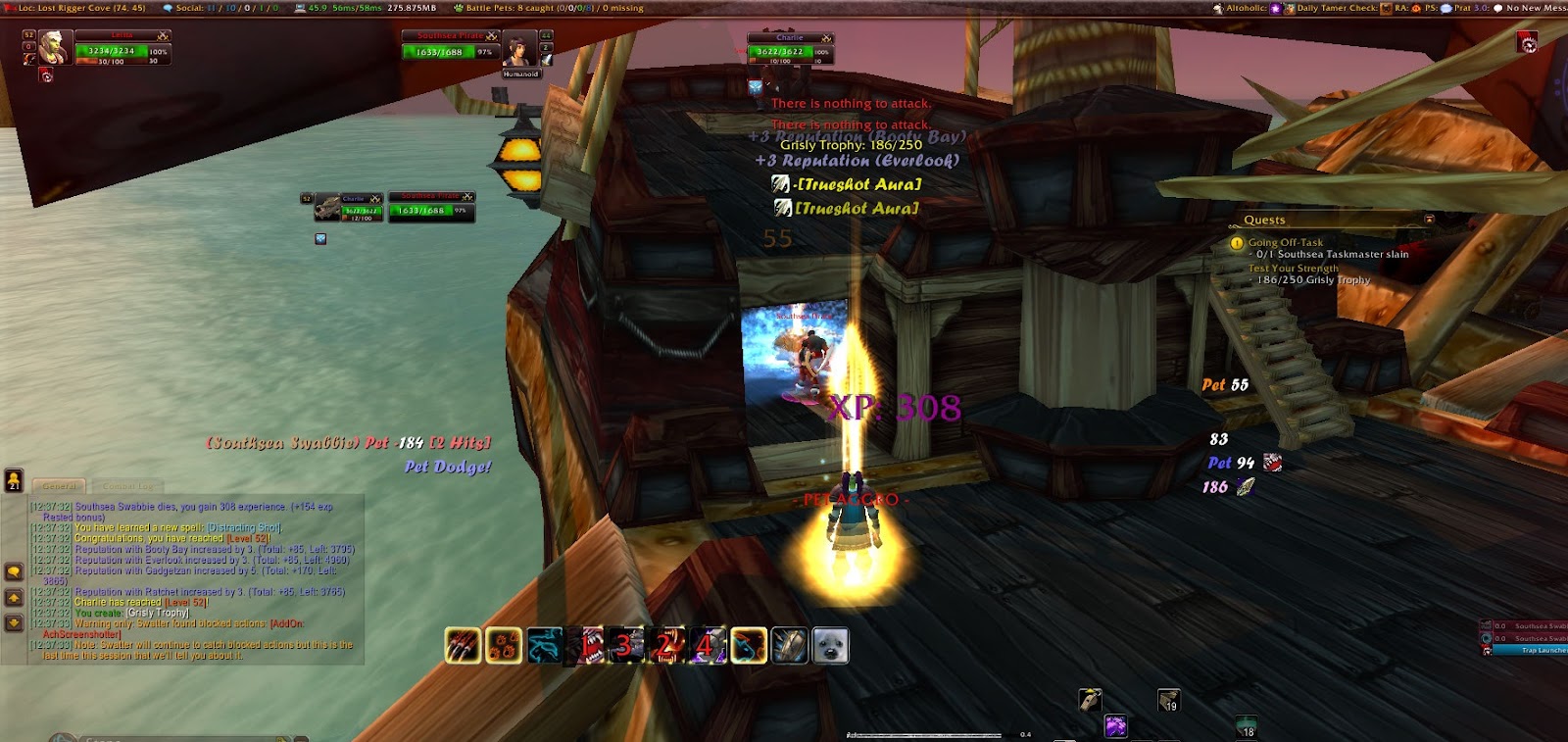Use the whistle item button

click(1090, 700)
